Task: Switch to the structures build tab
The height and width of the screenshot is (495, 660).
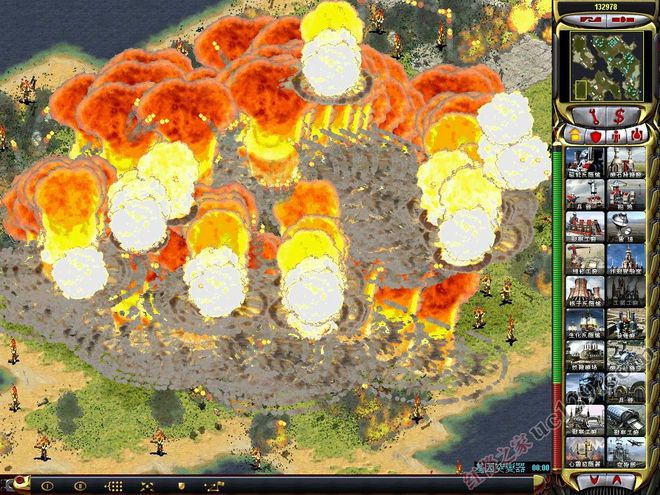Action: coord(577,134)
